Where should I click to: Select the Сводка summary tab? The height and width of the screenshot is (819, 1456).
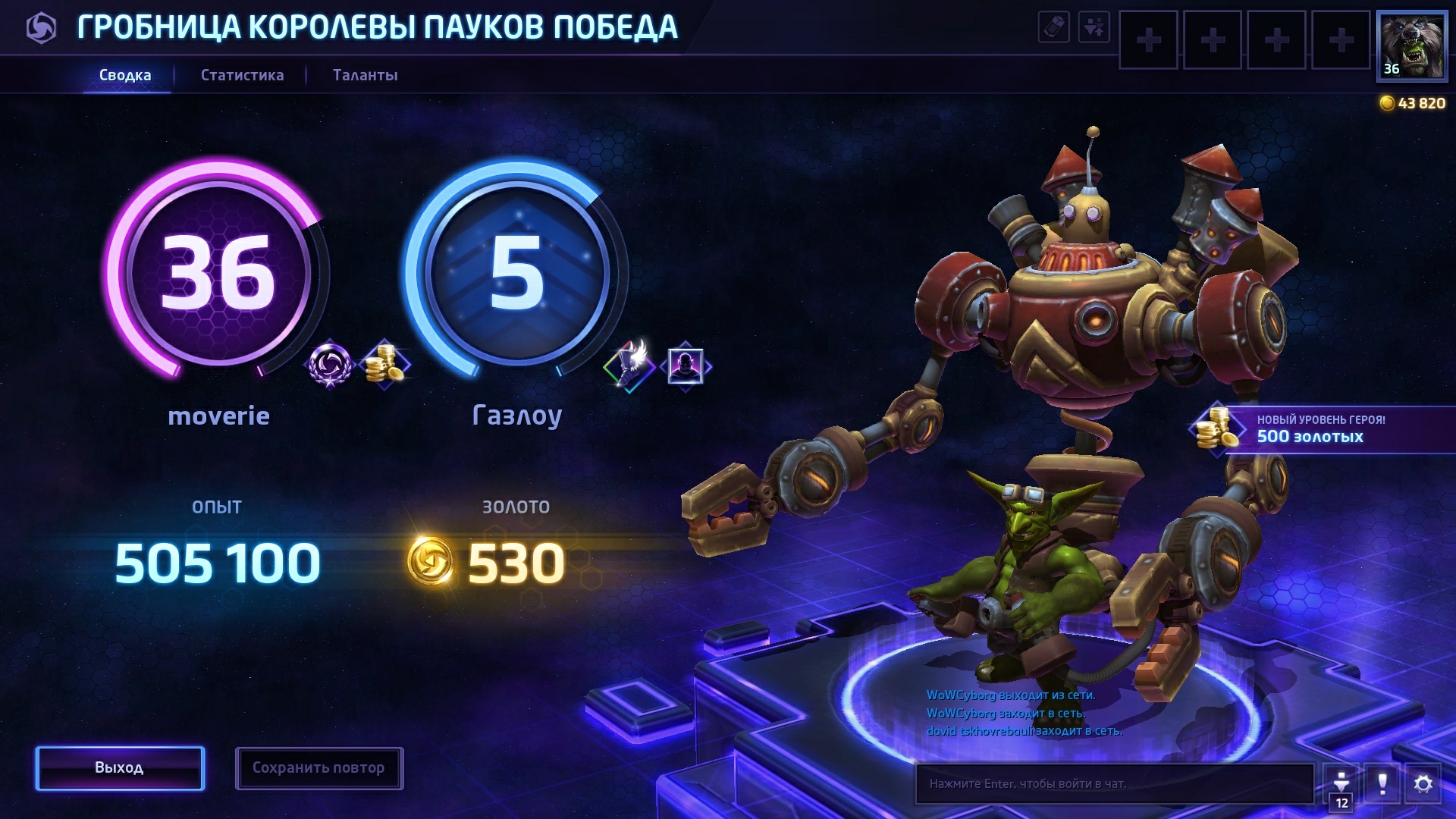coord(125,75)
